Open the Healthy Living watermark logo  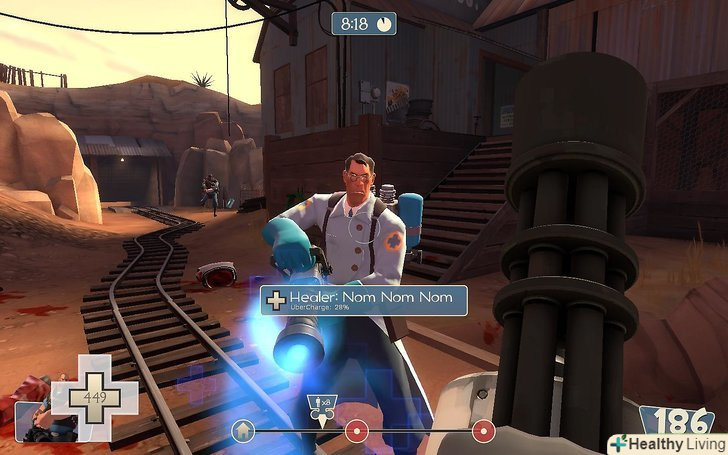coord(667,443)
